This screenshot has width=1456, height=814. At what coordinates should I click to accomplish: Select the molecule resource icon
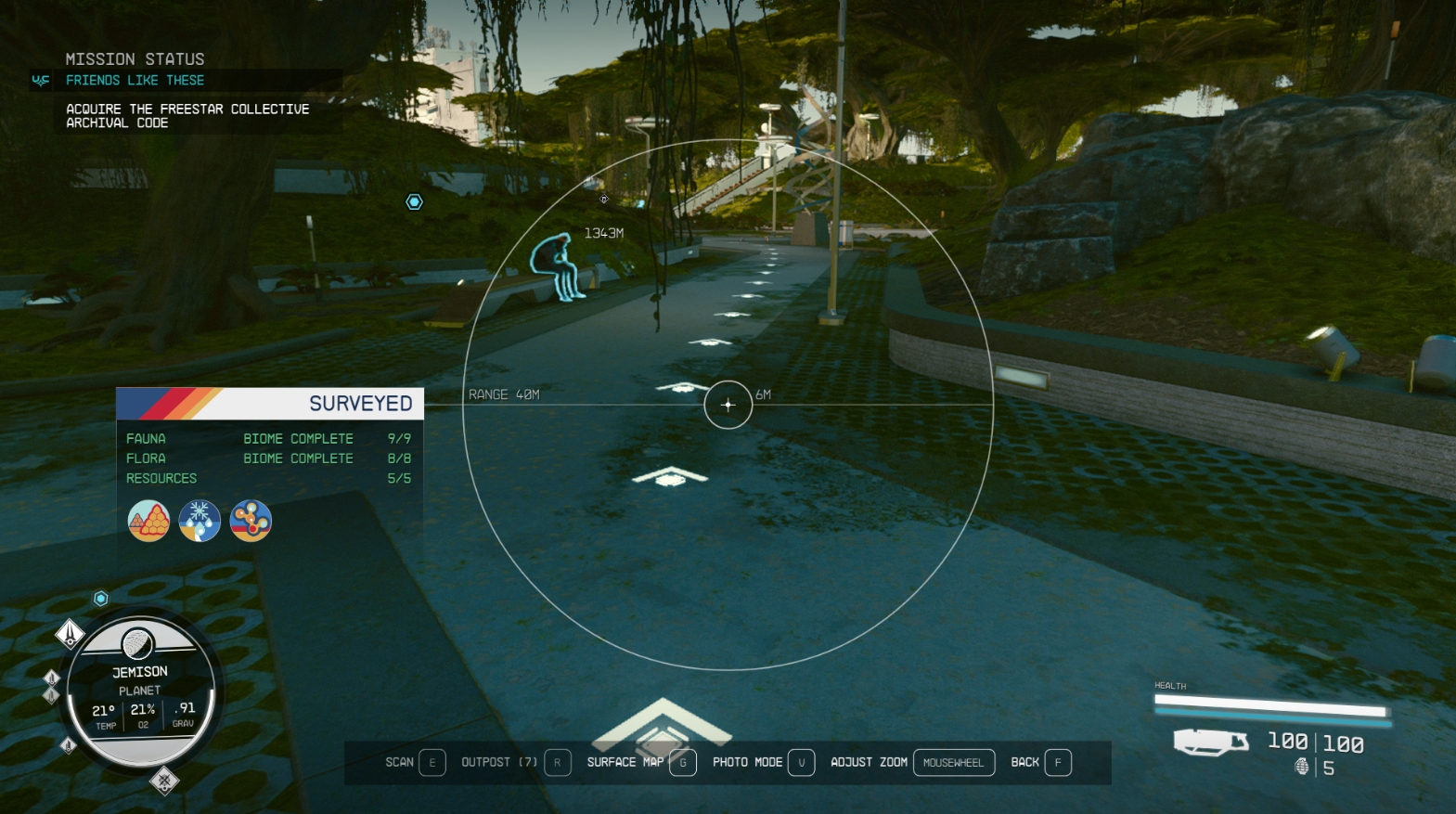pyautogui.click(x=251, y=521)
